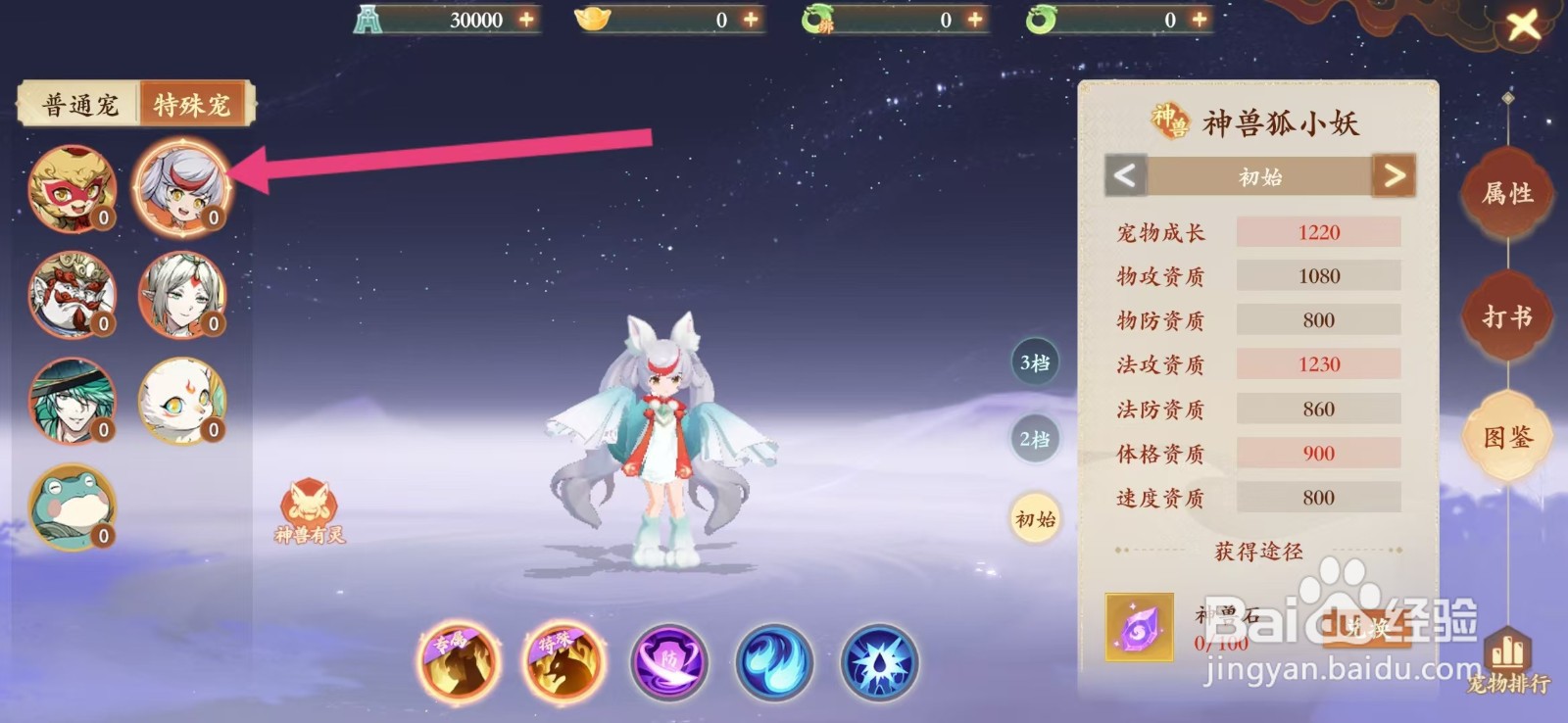Select the green-haired hat pet avatar
The height and width of the screenshot is (723, 1568).
(x=71, y=401)
